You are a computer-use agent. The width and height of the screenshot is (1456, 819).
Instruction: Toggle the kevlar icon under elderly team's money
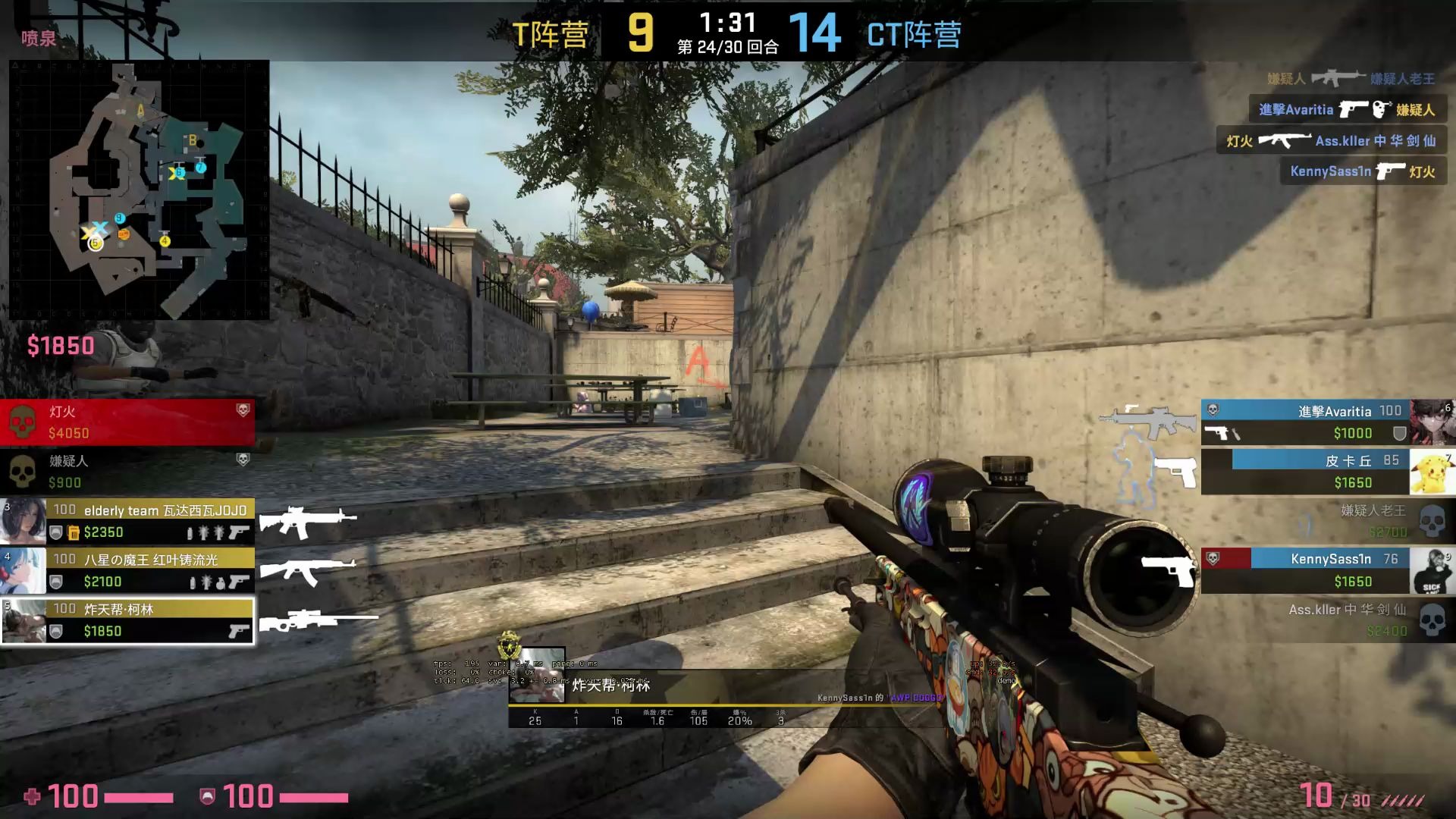point(57,532)
